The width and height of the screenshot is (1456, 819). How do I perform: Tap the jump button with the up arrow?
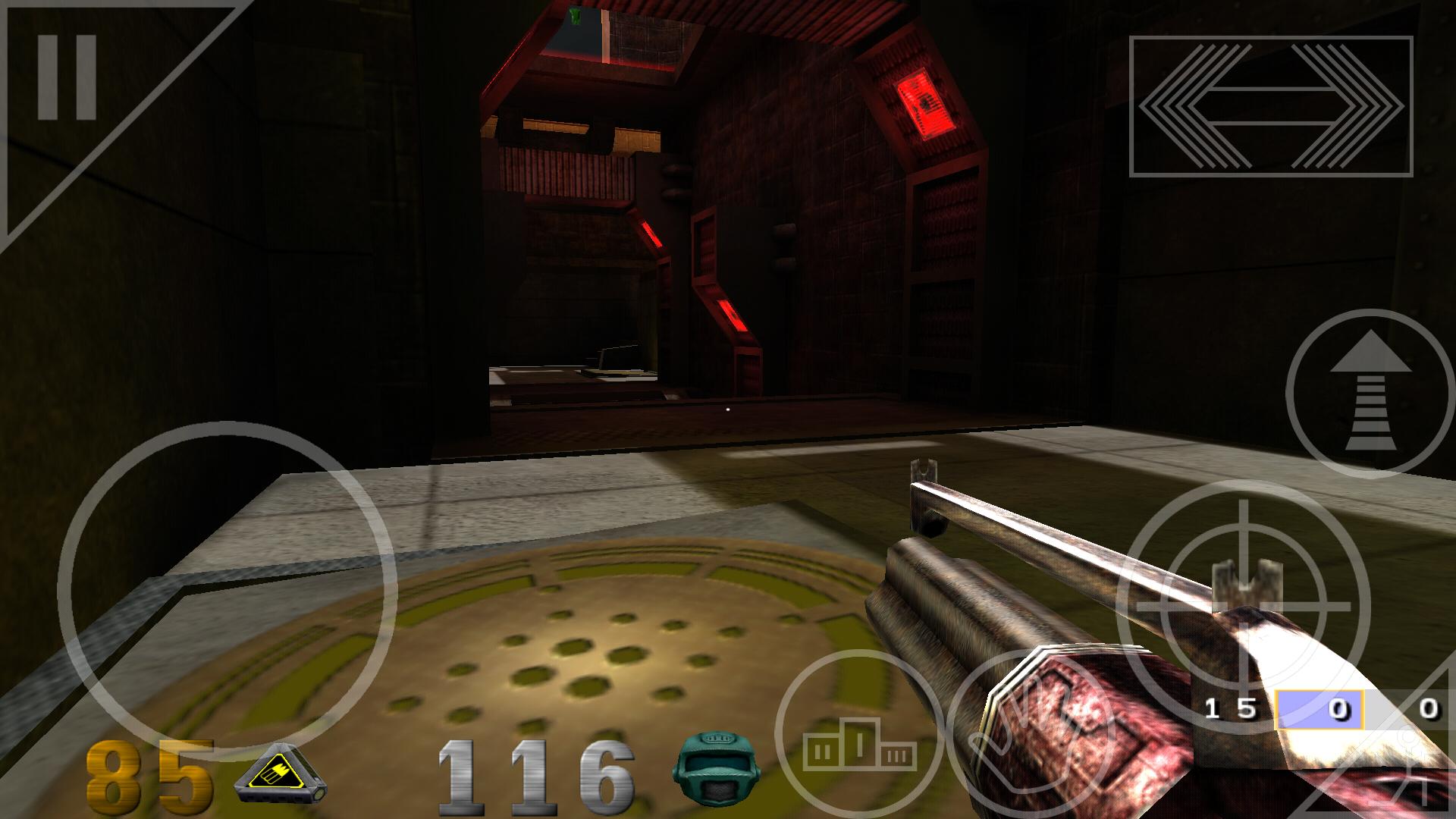[x=1370, y=394]
